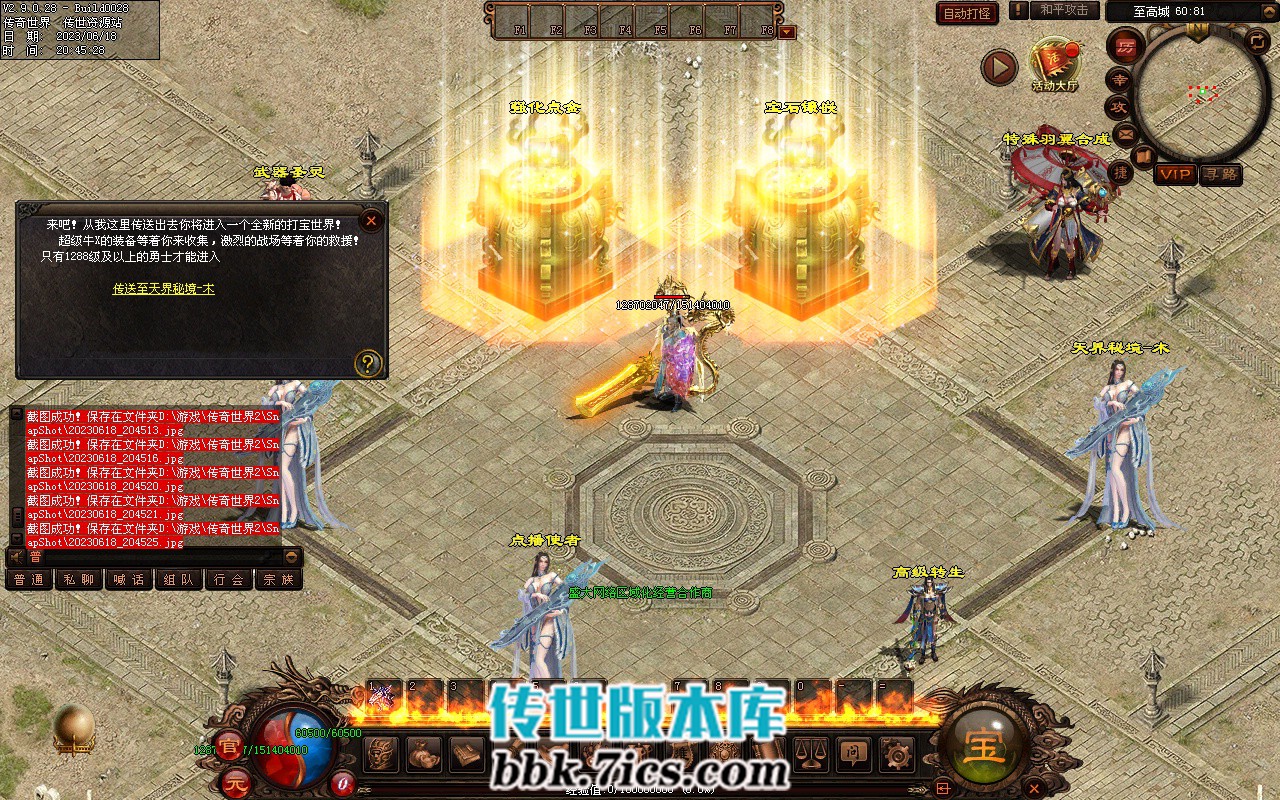Open the VIP panel
1280x800 pixels.
tap(1175, 174)
